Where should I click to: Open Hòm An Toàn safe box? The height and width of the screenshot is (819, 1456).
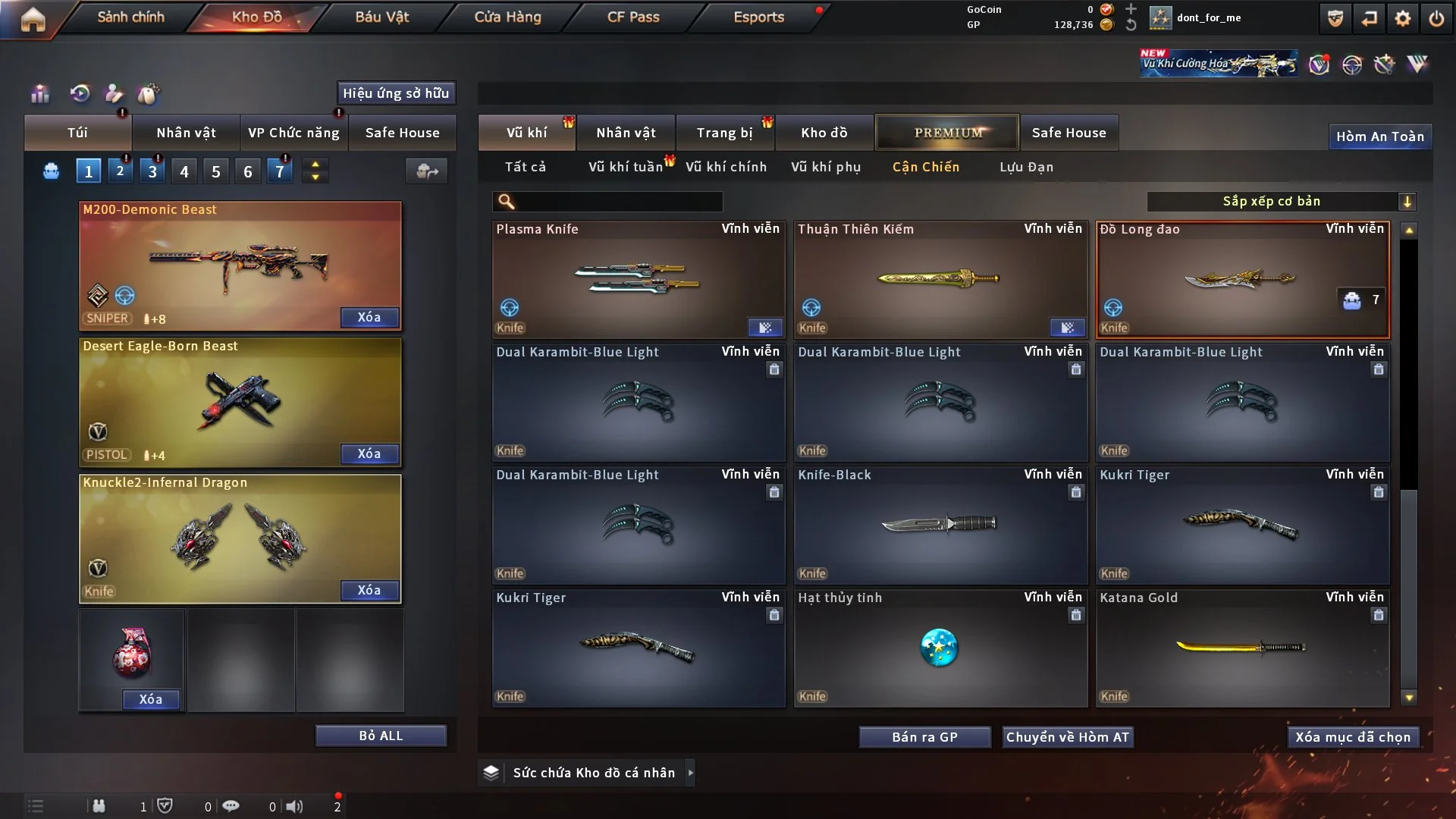(x=1379, y=136)
